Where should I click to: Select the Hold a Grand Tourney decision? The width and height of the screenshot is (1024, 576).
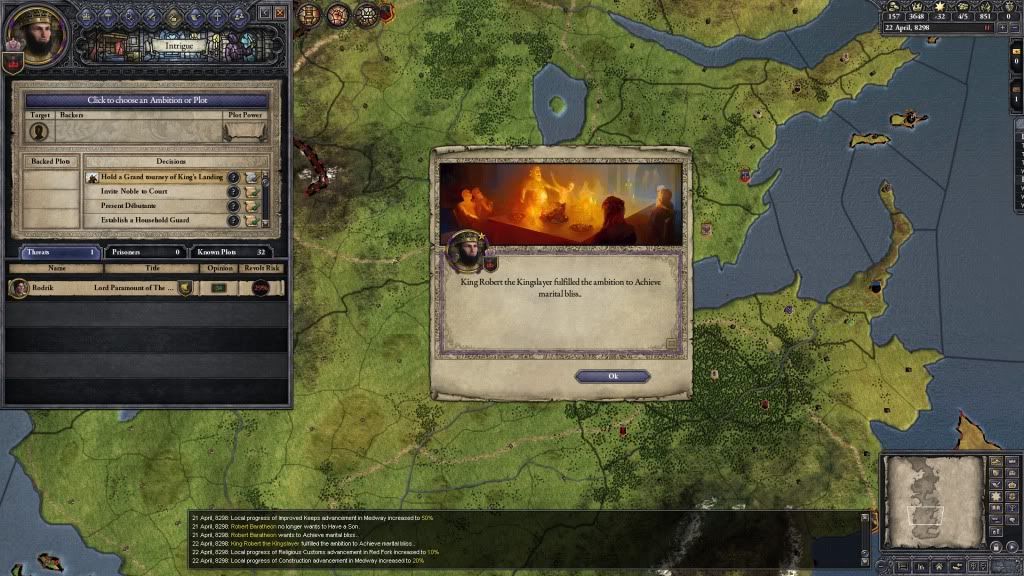[160, 177]
